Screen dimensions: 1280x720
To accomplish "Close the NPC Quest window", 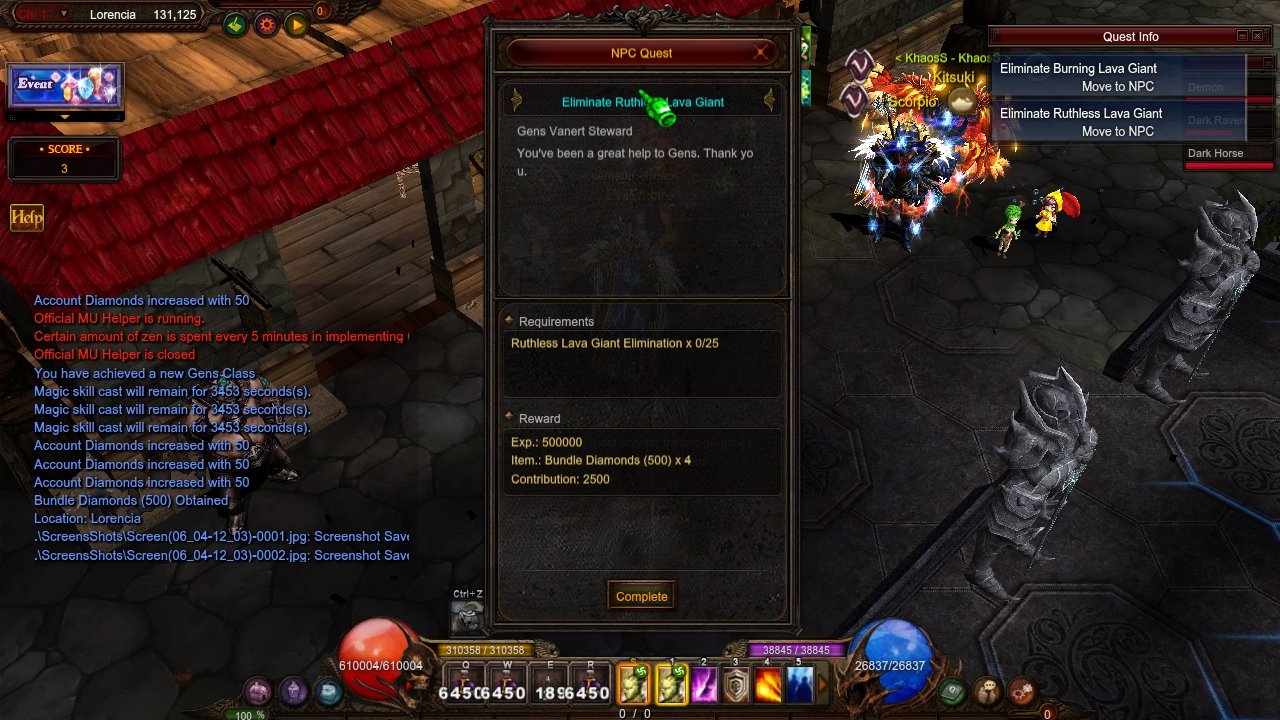I will 761,53.
